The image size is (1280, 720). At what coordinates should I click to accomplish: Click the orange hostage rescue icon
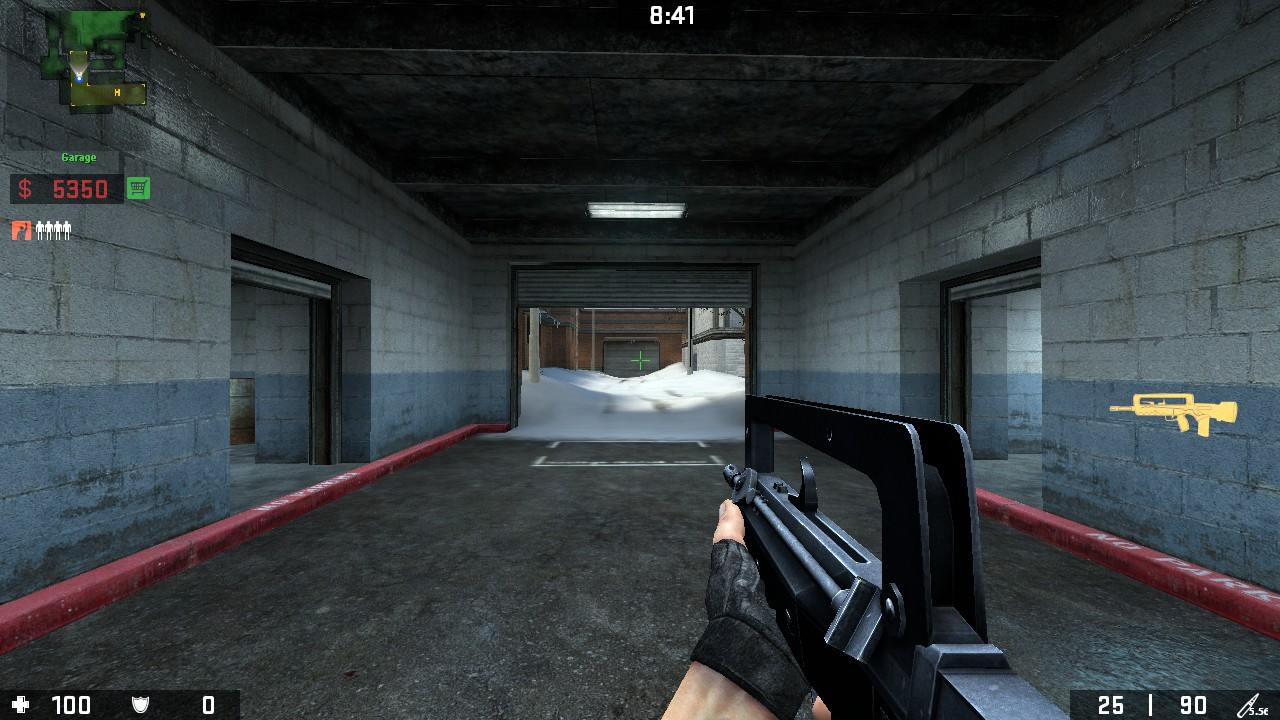[22, 230]
